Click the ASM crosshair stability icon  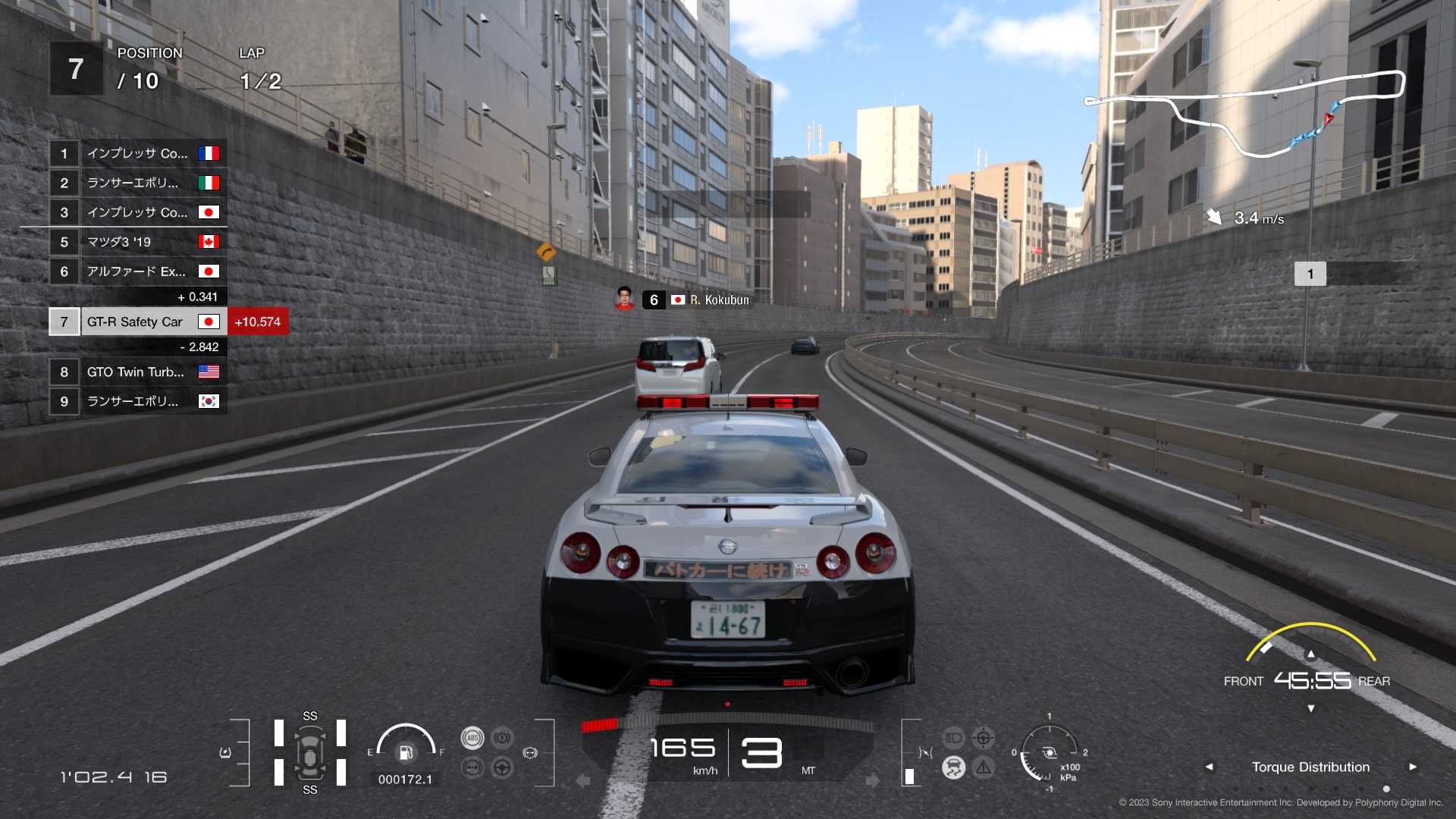point(984,738)
